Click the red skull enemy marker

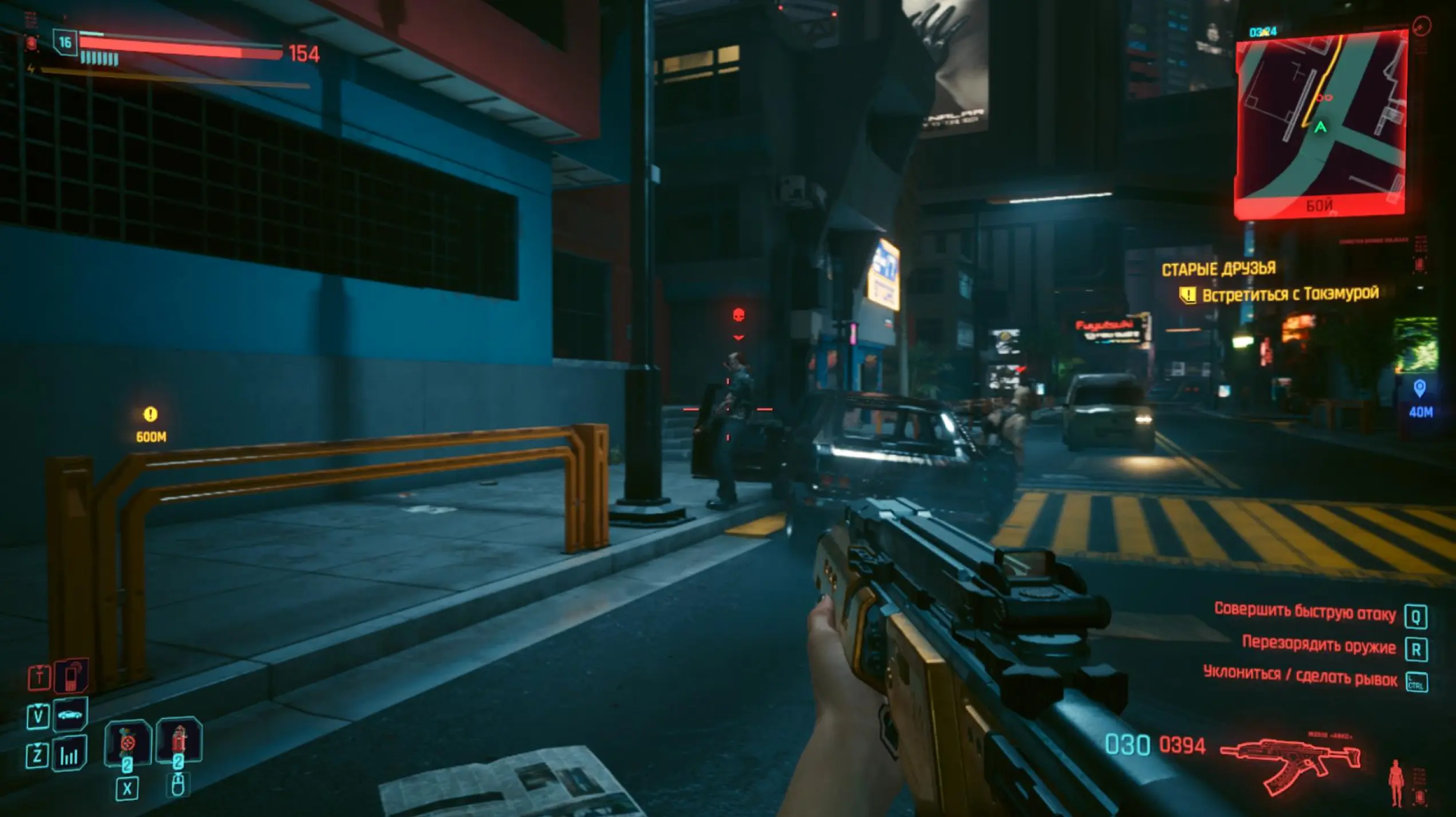pyautogui.click(x=738, y=315)
